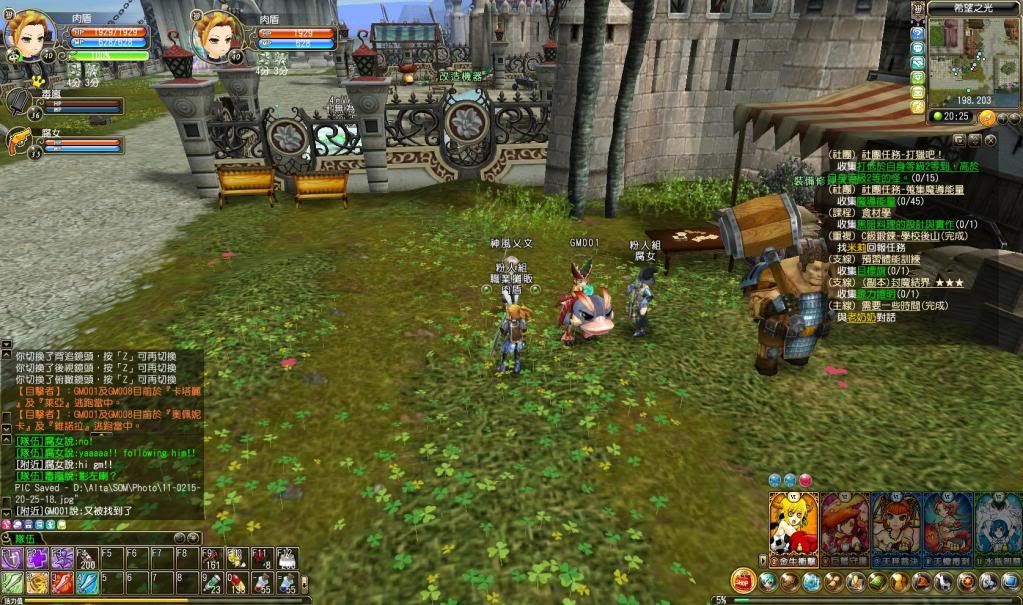Click the orange sun button beside the clock
The width and height of the screenshot is (1023, 605).
[x=987, y=117]
